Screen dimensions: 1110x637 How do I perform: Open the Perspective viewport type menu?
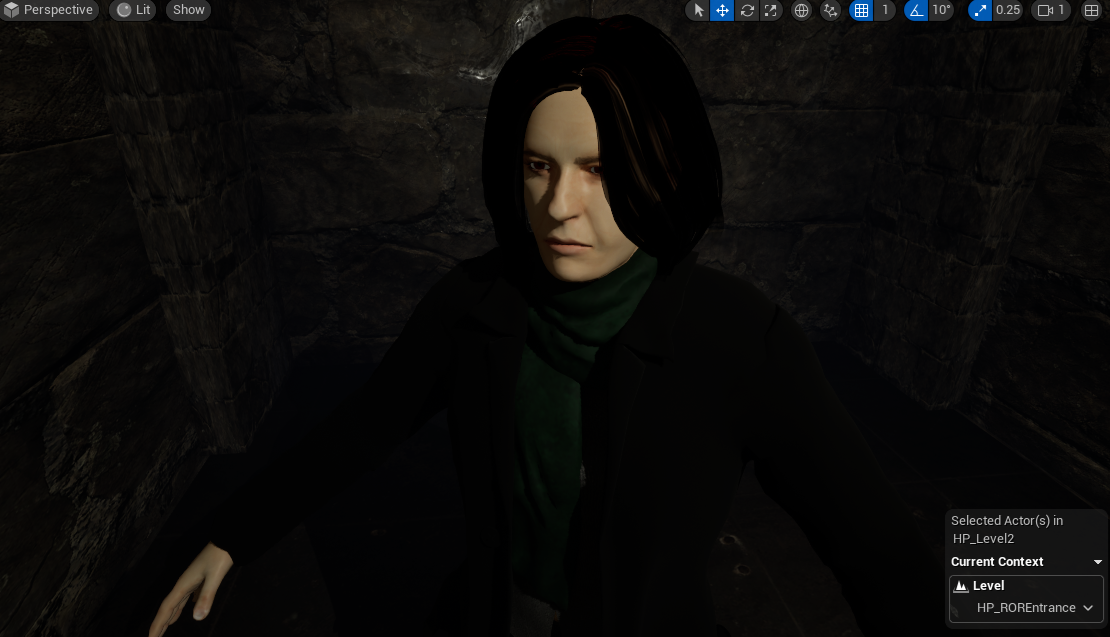48,10
